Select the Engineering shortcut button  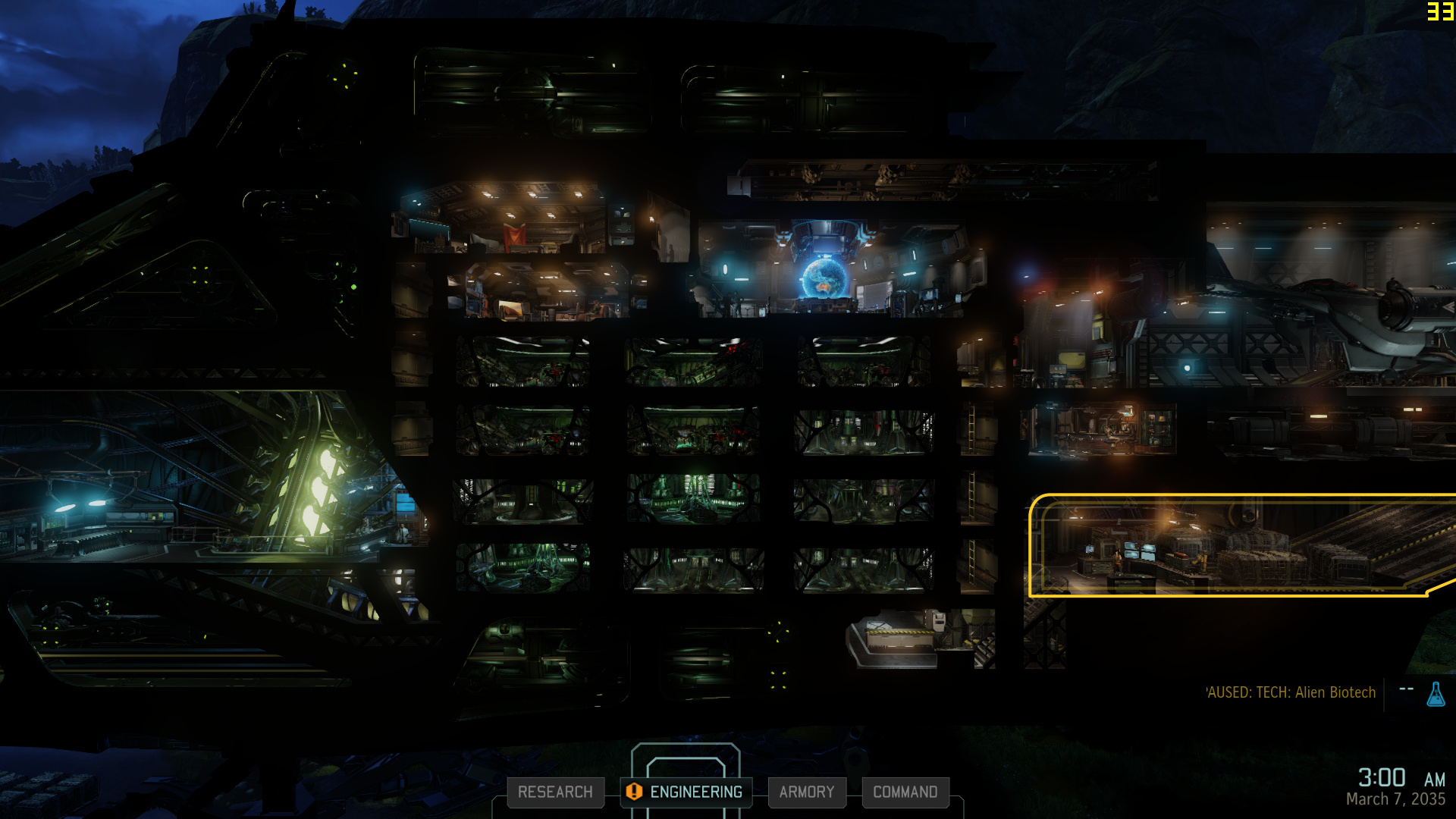point(686,792)
